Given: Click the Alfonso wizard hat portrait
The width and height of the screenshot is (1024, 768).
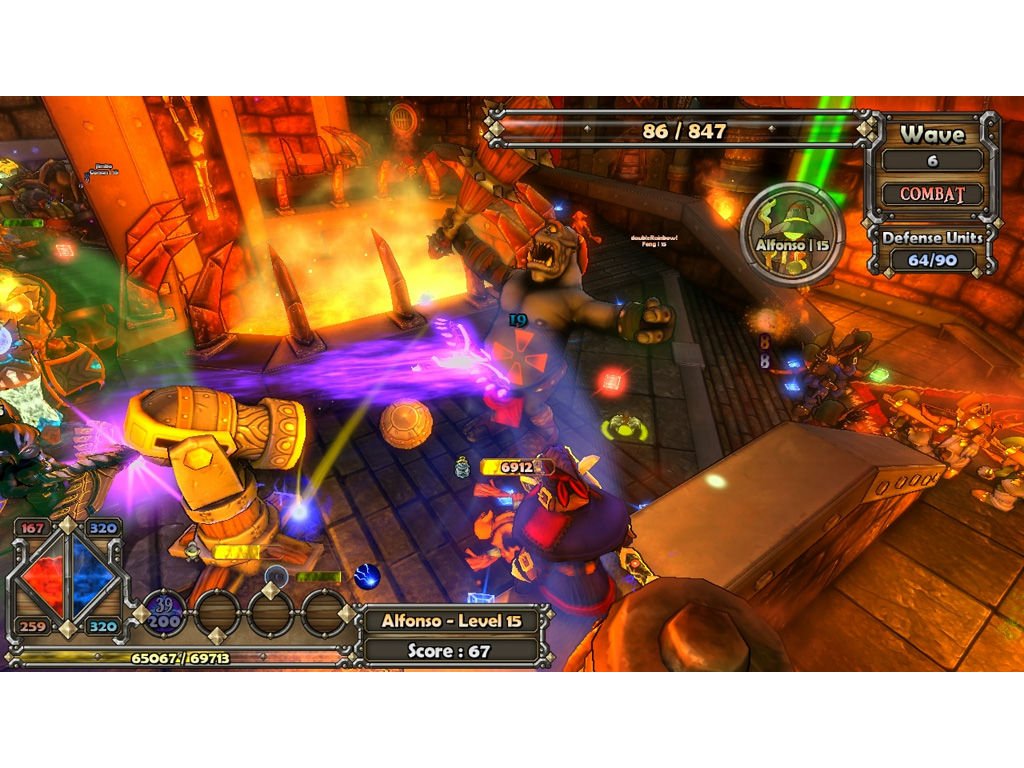Looking at the screenshot, I should 793,233.
